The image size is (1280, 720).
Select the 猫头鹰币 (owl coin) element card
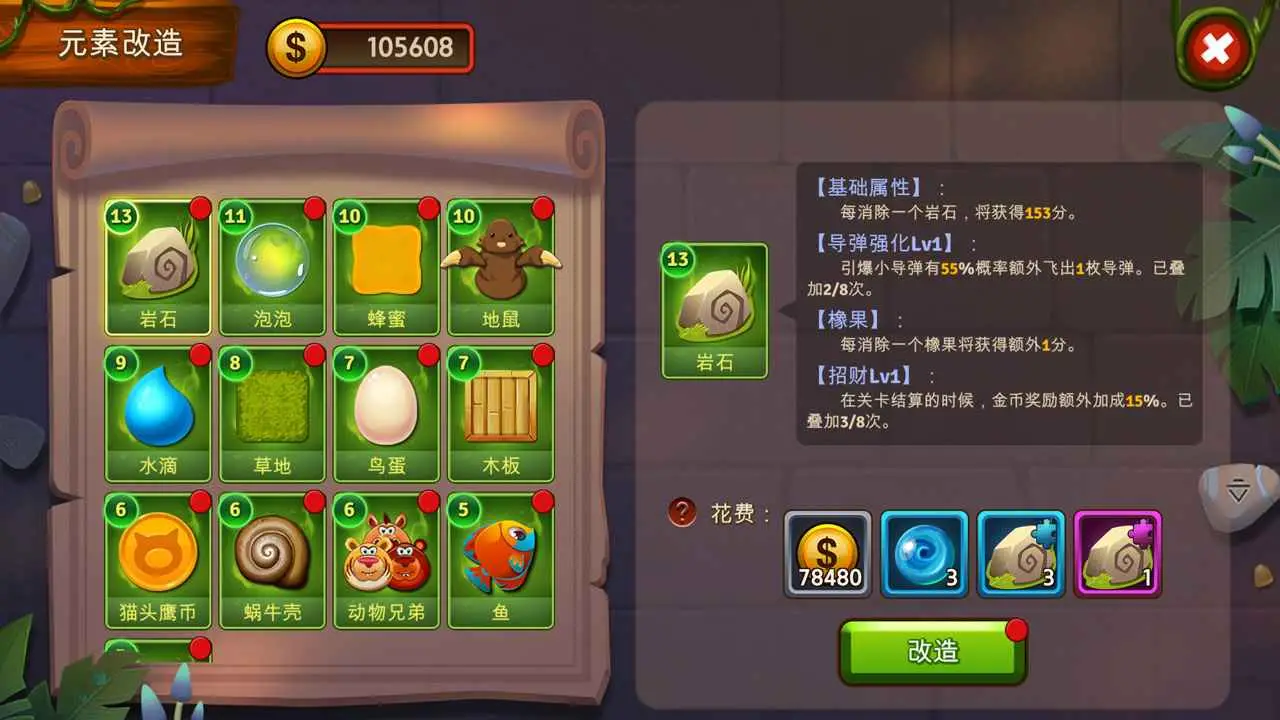coord(158,557)
